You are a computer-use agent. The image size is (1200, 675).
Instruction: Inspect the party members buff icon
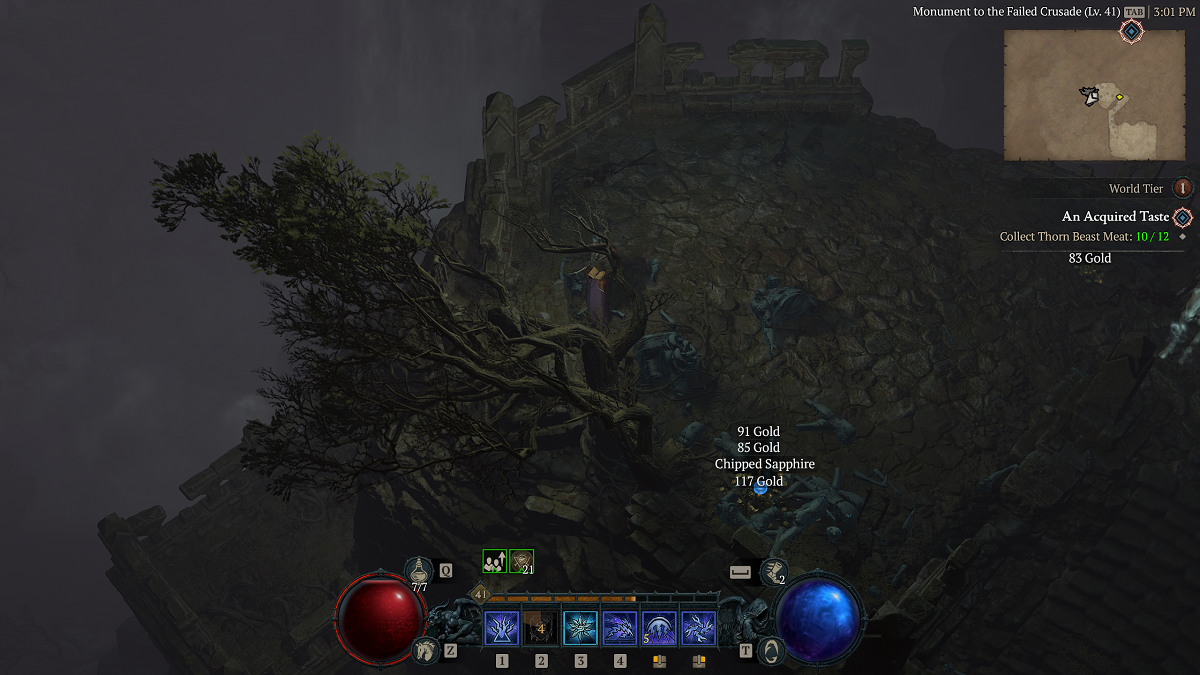[x=494, y=562]
